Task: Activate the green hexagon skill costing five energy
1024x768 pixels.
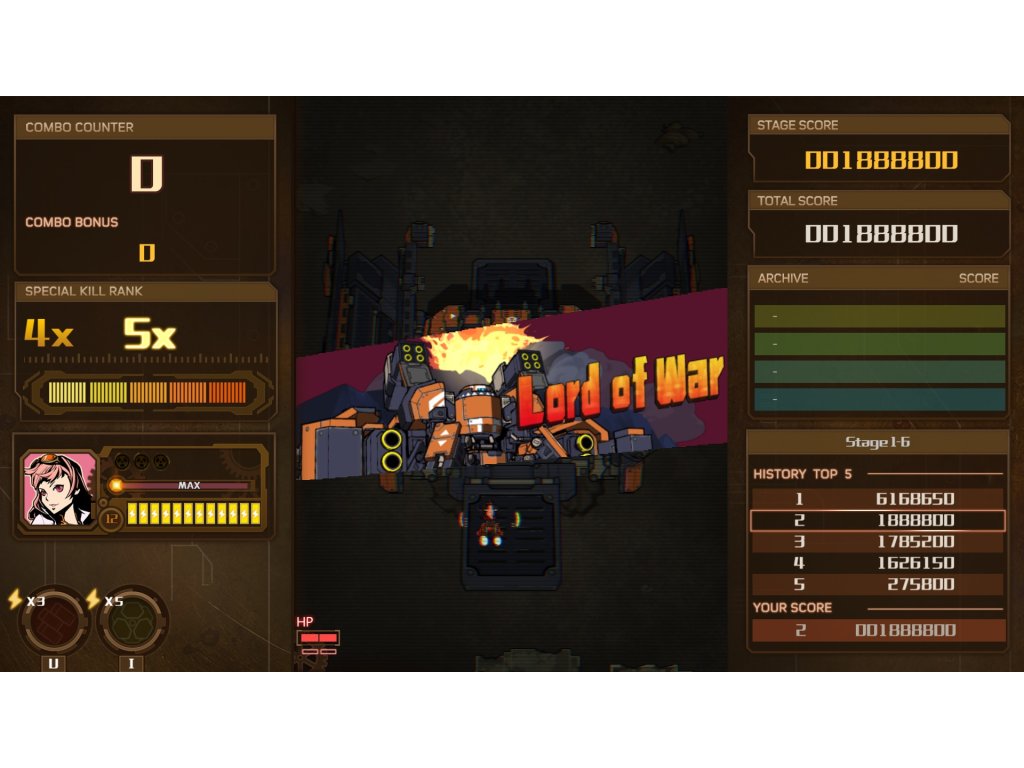Action: 132,621
